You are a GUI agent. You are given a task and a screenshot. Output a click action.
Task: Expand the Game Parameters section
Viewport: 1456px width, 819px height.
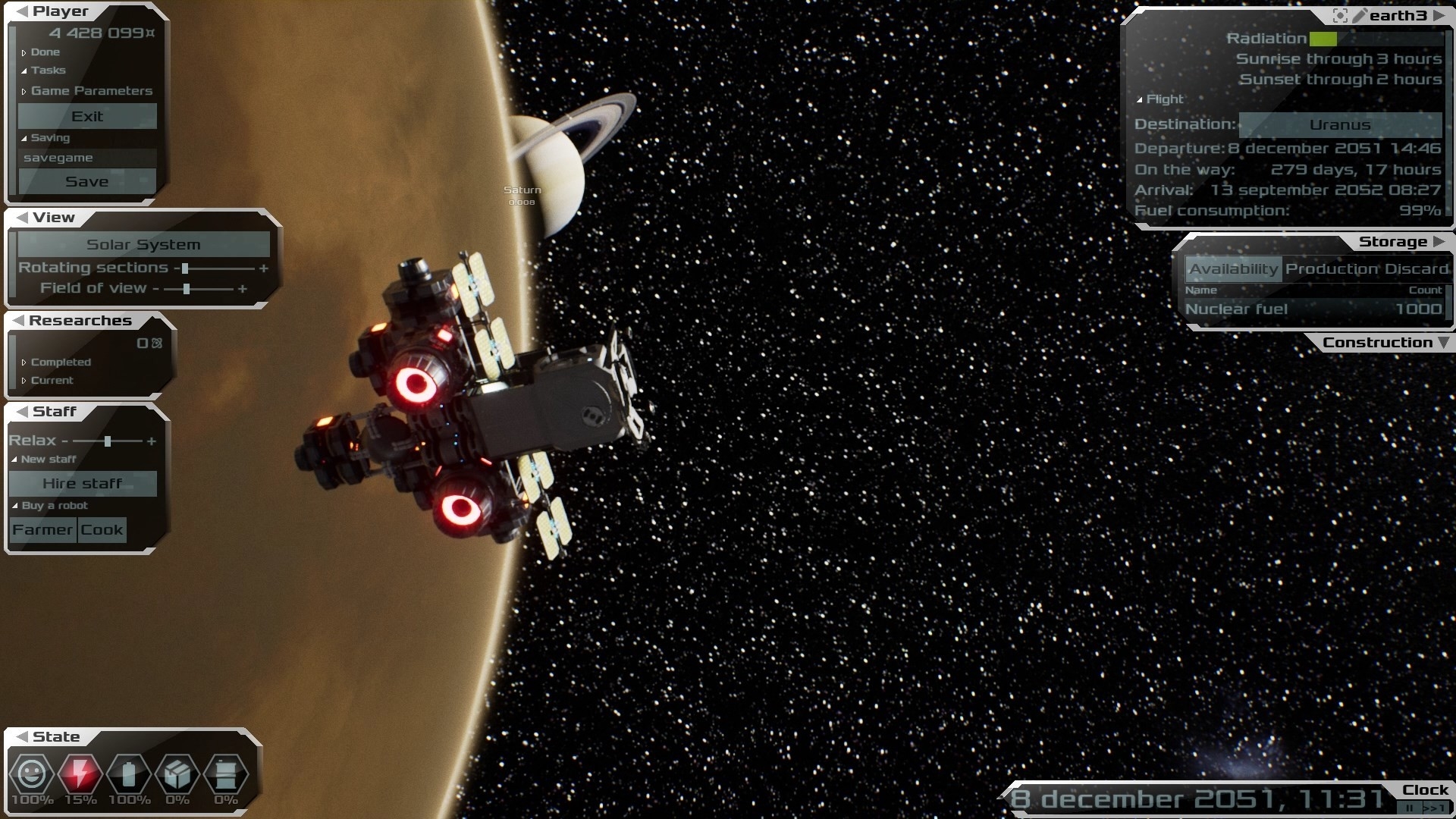91,91
